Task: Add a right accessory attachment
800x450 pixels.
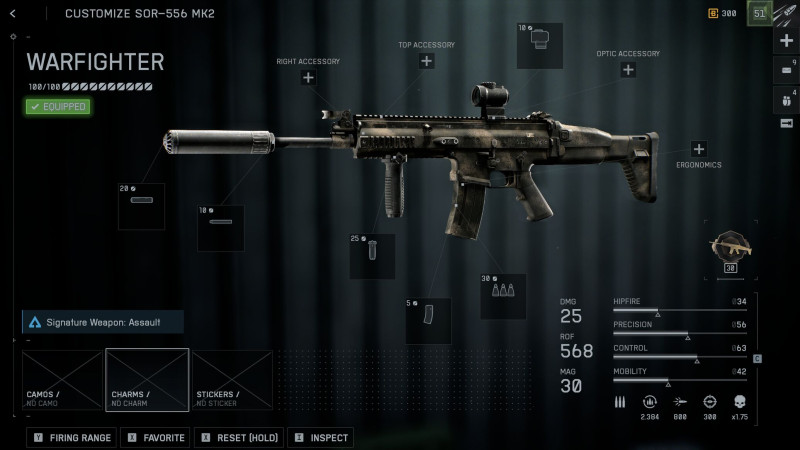Action: (308, 78)
